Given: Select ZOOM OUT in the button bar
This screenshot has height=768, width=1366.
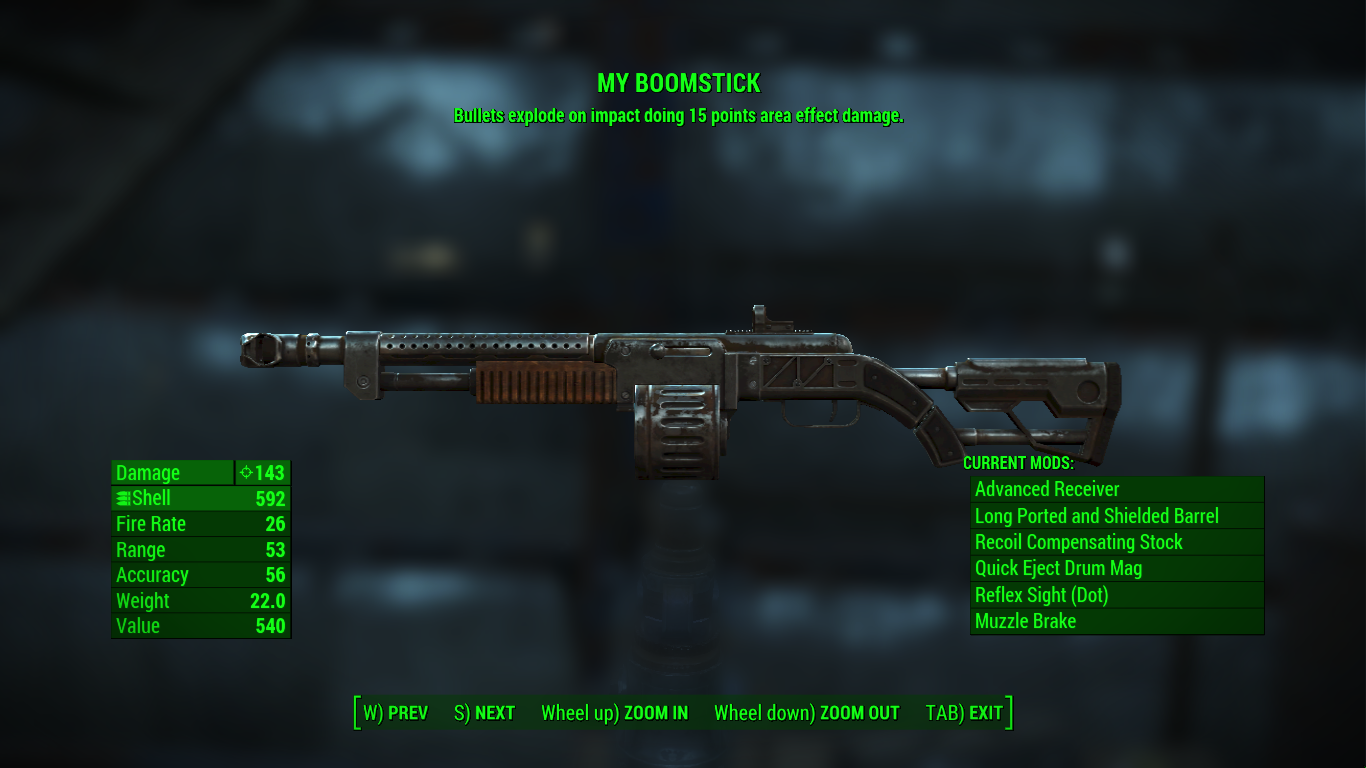Looking at the screenshot, I should tap(806, 713).
